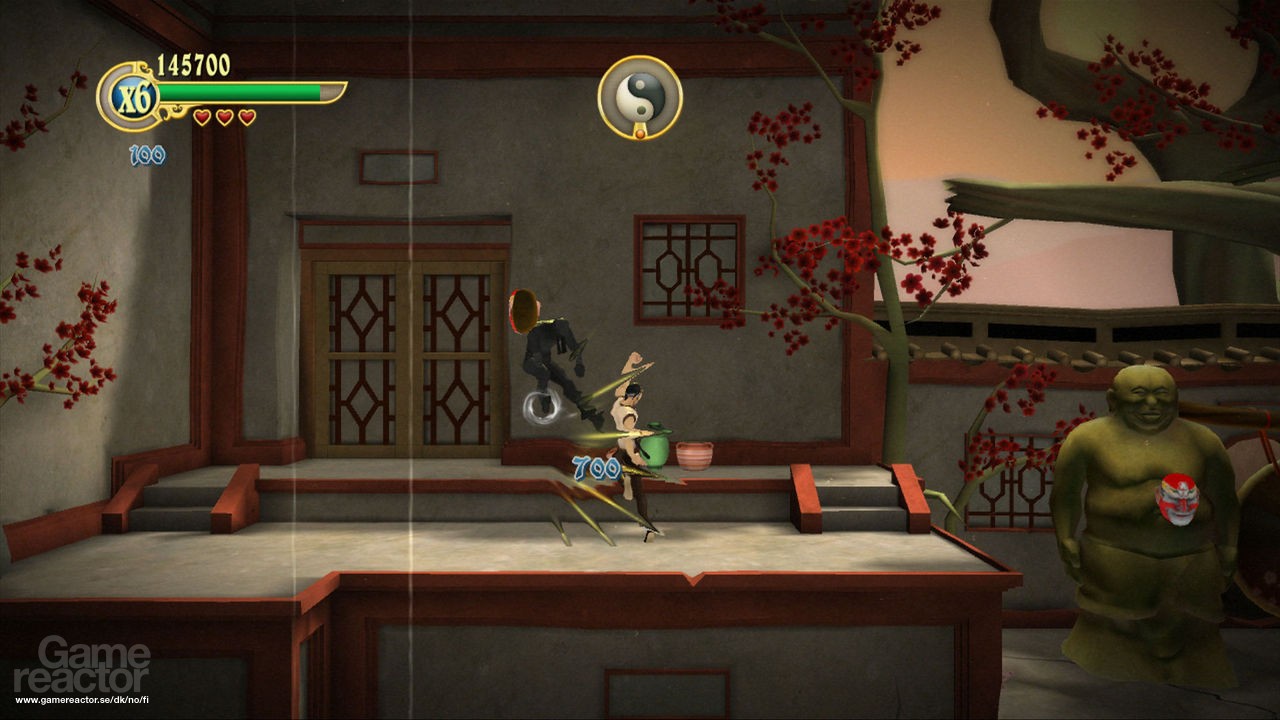Screen dimensions: 1280x720
Task: Select the rightmost heart icon
Action: 246,116
